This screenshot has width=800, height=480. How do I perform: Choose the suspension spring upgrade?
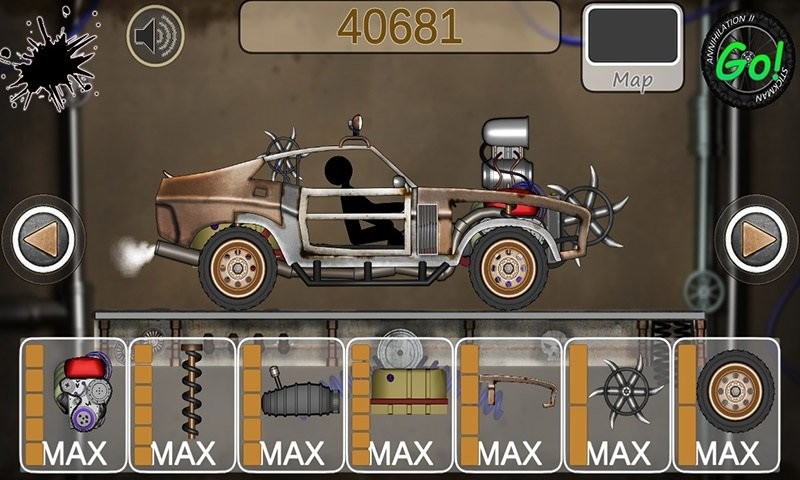[182, 405]
